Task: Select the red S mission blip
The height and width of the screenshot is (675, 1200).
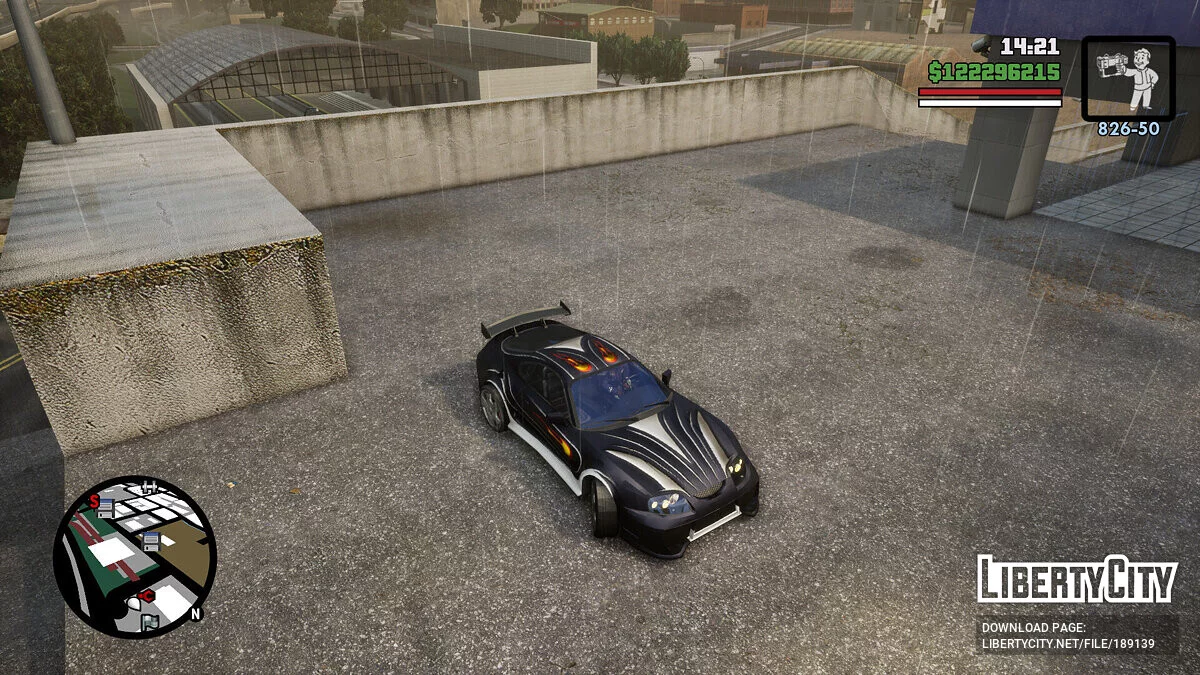Action: click(94, 501)
